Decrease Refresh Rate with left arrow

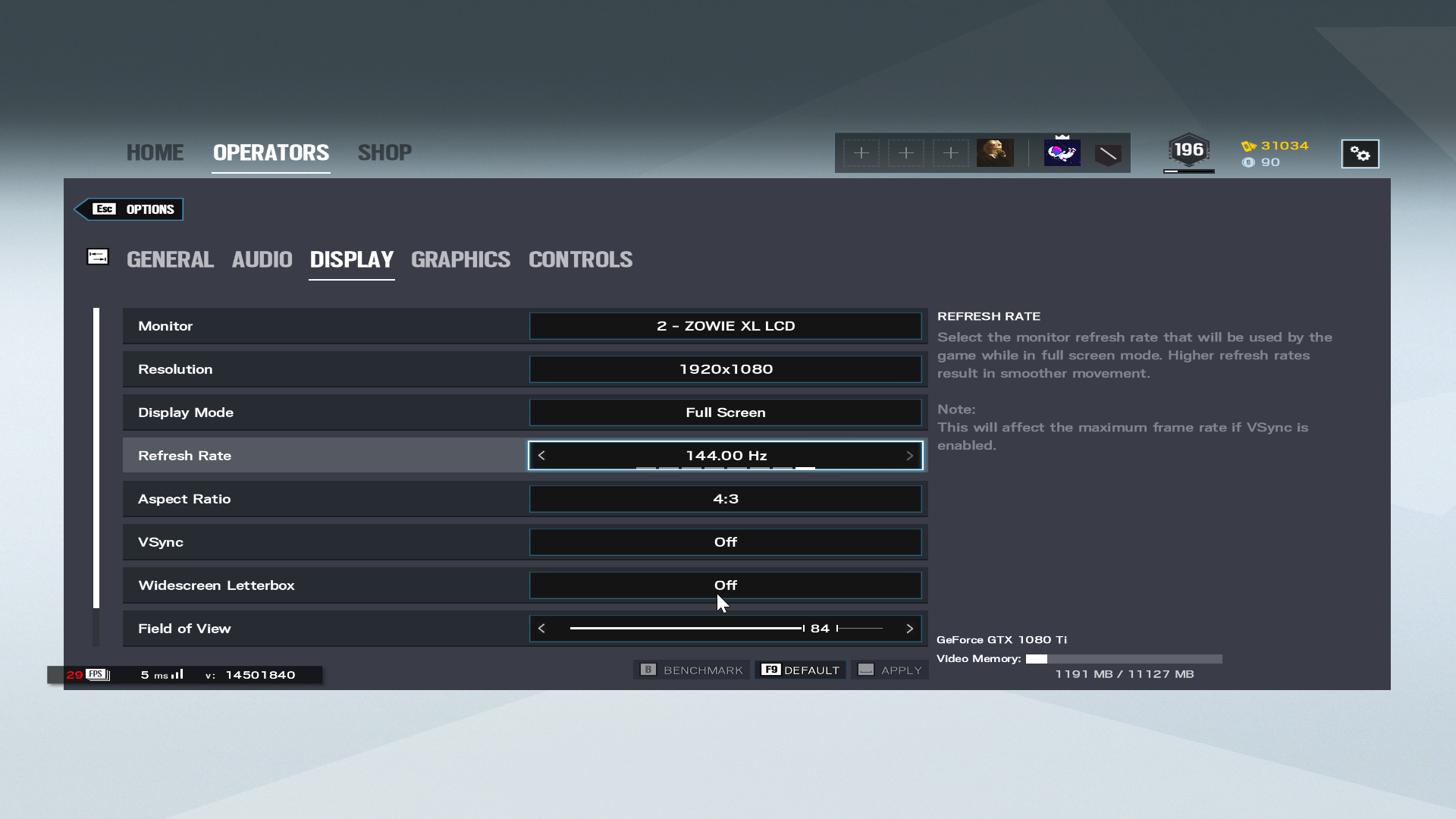(541, 456)
